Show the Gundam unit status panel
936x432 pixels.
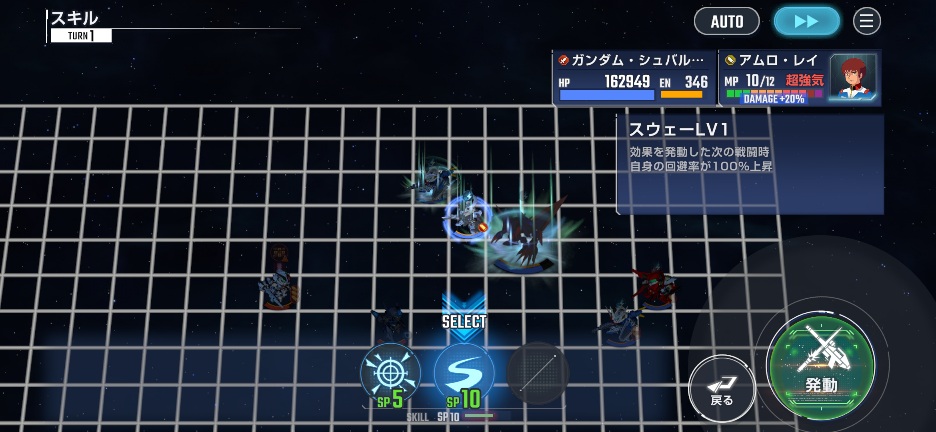pyautogui.click(x=634, y=78)
